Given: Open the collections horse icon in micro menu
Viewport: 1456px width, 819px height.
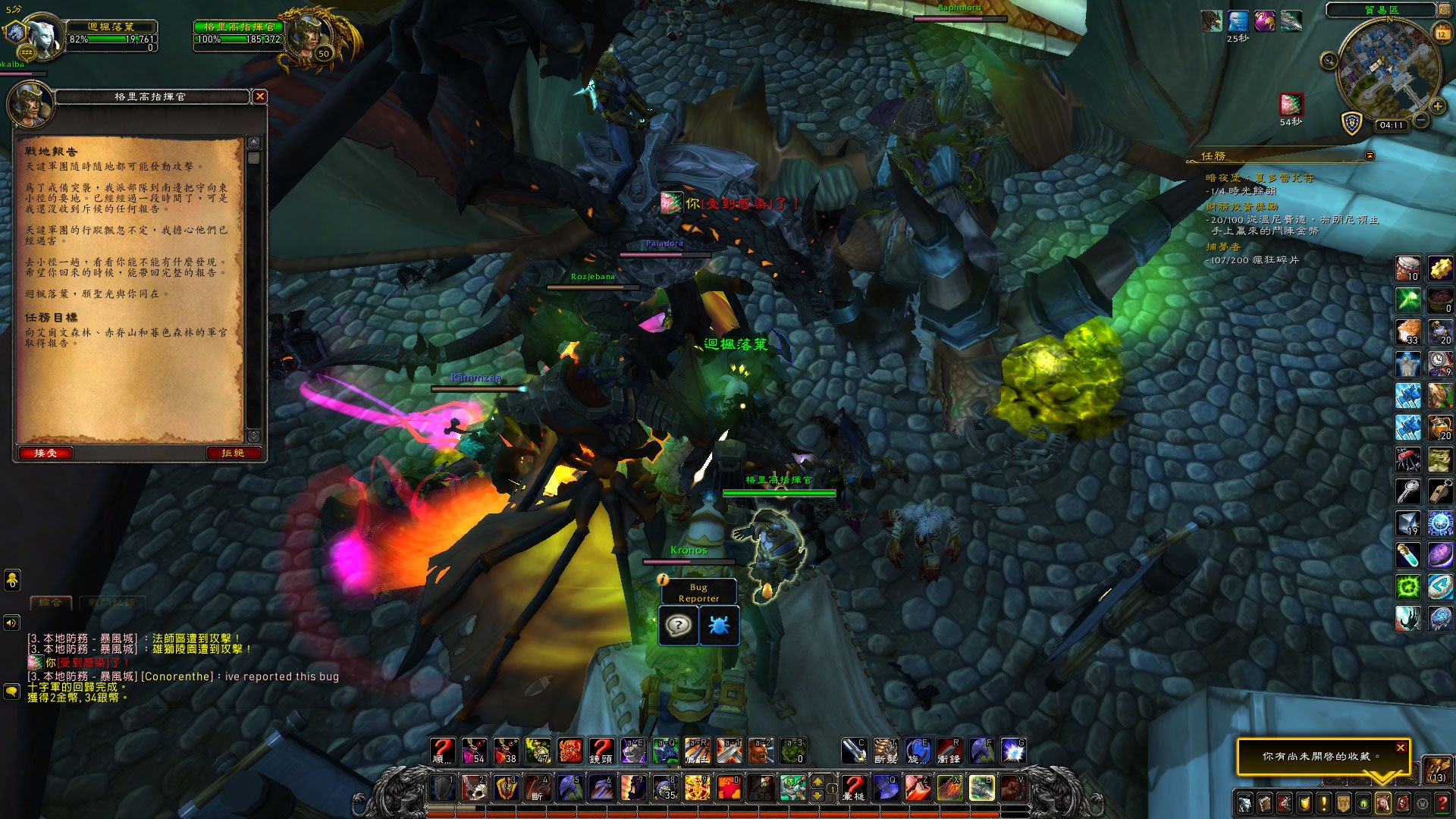Looking at the screenshot, I should [1382, 803].
